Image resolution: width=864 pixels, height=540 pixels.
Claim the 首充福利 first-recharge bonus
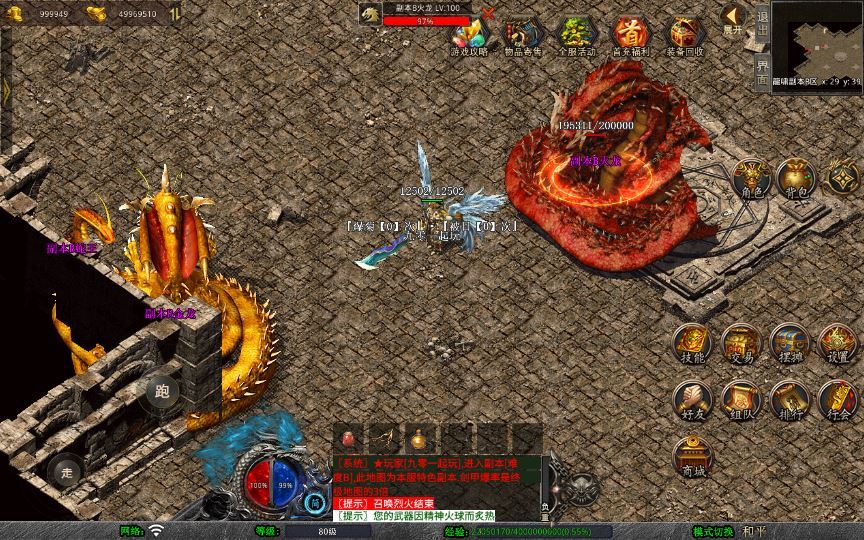(x=630, y=35)
